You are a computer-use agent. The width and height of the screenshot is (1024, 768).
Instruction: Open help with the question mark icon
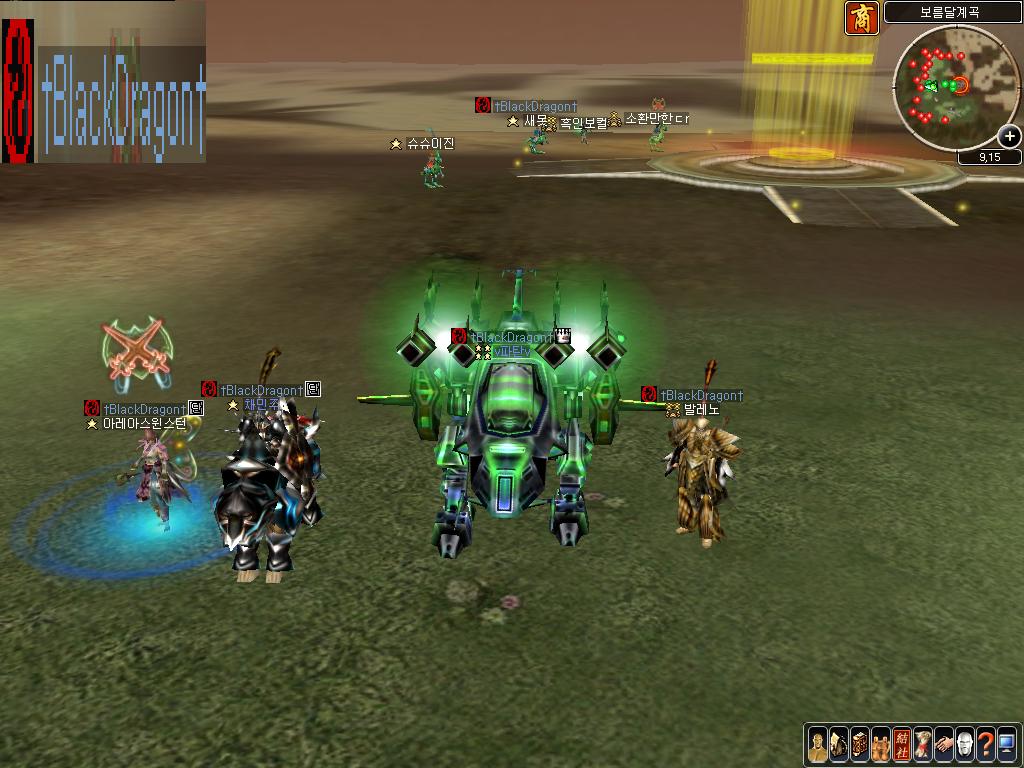(986, 744)
